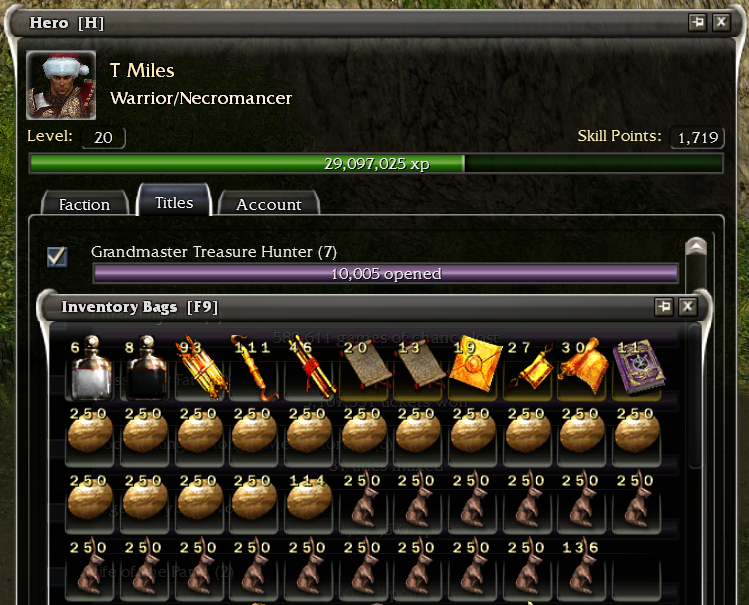This screenshot has height=605, width=749.
Task: Switch to the Faction tab
Action: pyautogui.click(x=84, y=204)
